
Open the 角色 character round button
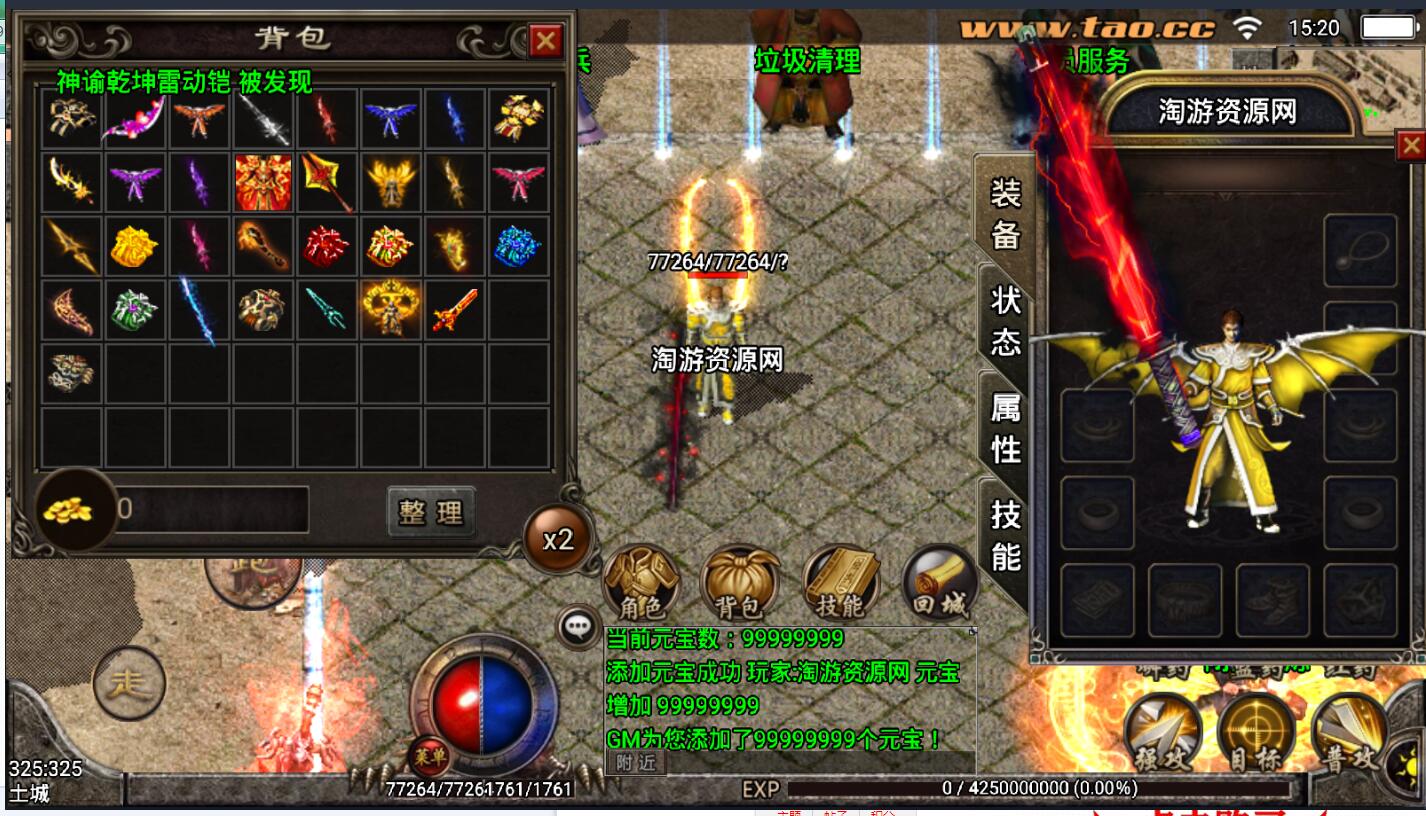642,582
